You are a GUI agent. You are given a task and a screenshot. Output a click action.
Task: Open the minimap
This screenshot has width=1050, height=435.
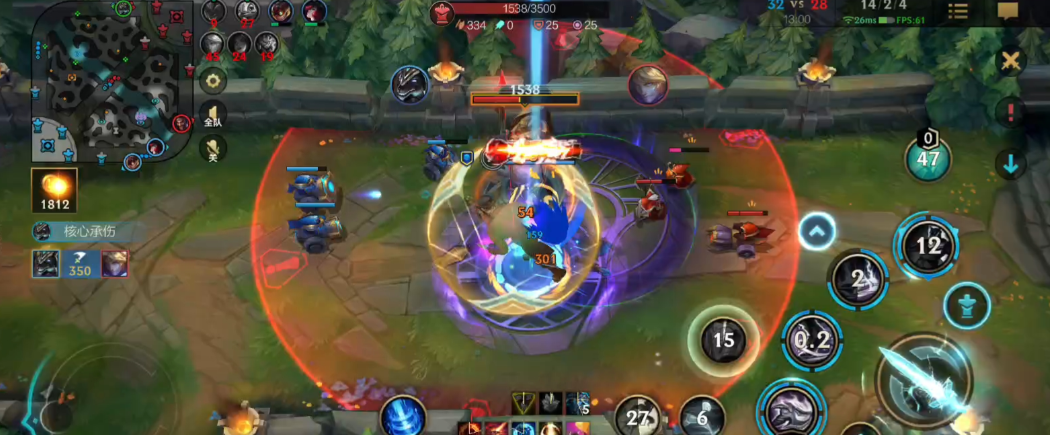tap(110, 82)
